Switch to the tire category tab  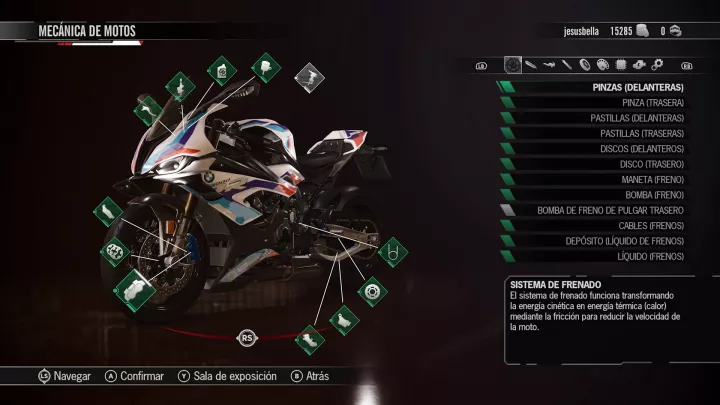tap(585, 65)
